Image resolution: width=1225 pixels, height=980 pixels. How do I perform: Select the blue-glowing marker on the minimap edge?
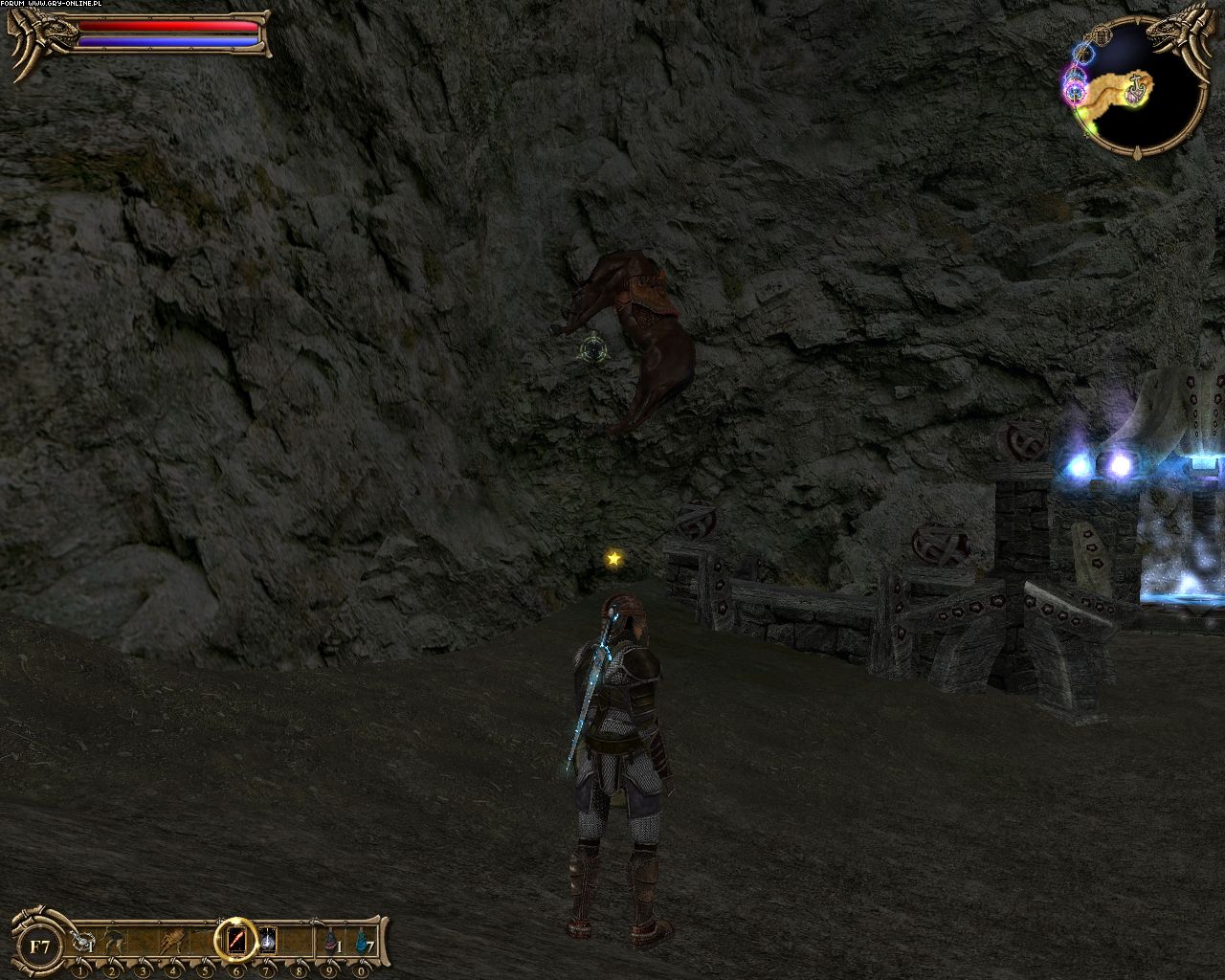tap(1082, 53)
